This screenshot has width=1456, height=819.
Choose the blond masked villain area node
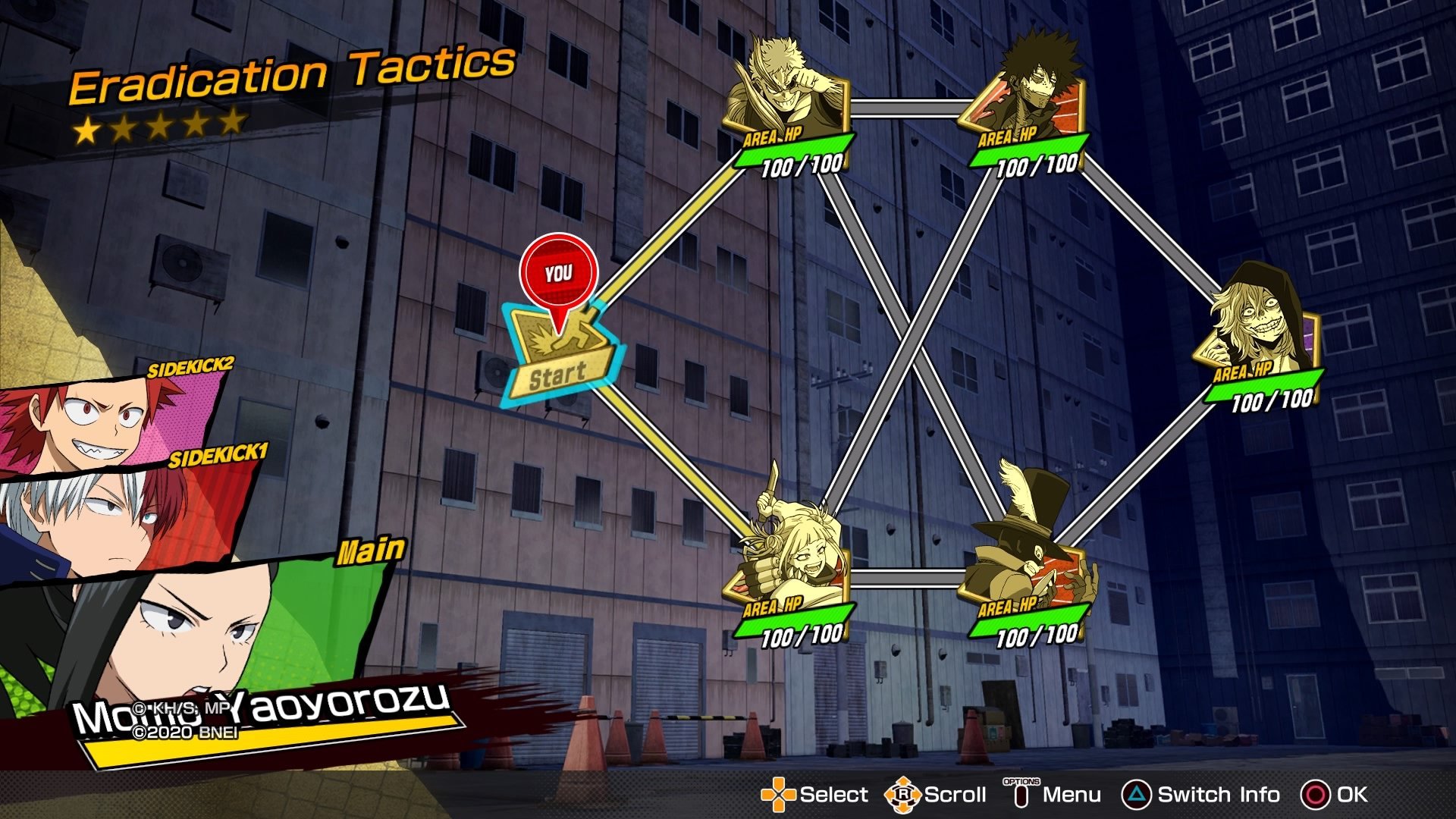[789, 99]
